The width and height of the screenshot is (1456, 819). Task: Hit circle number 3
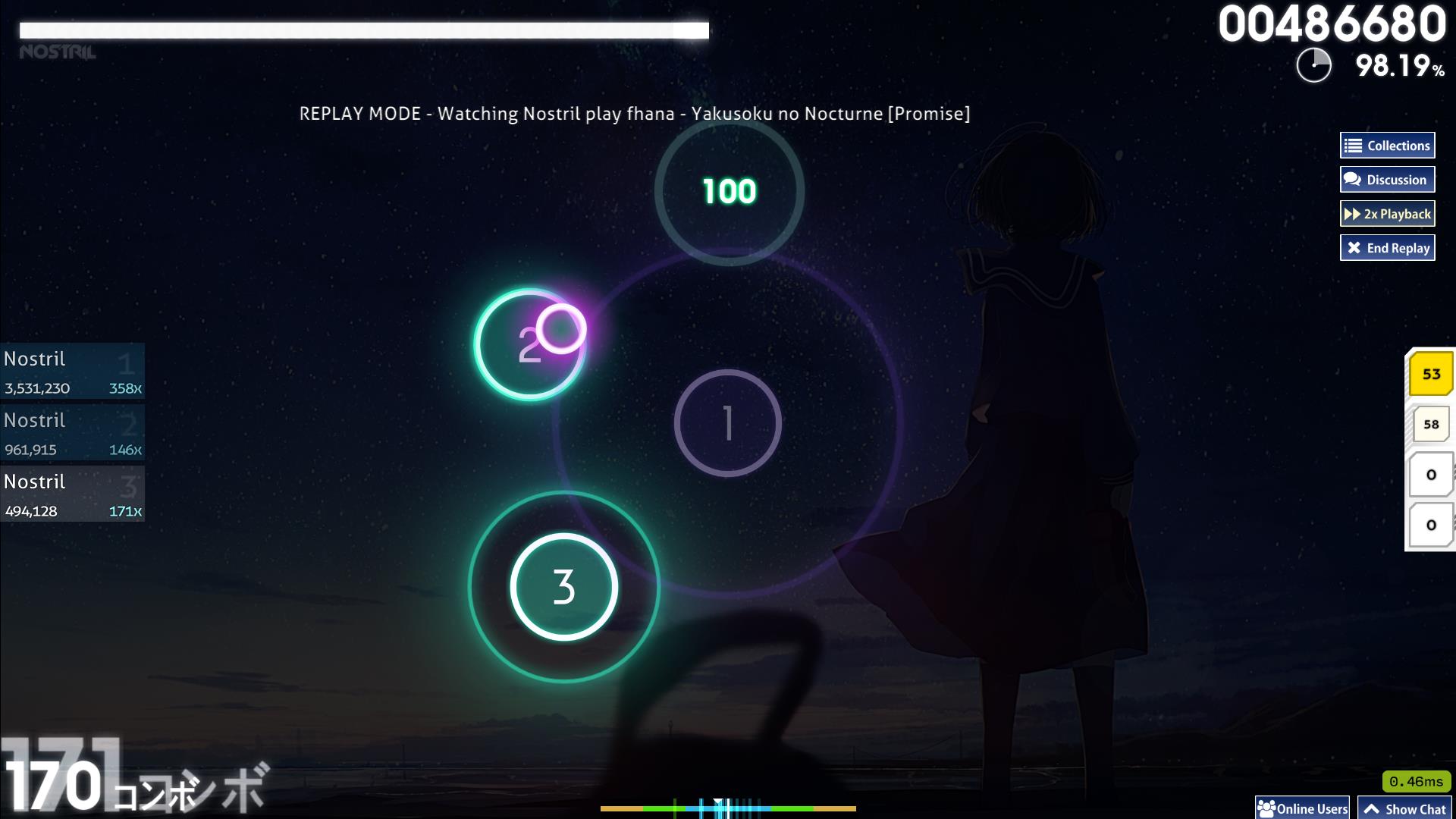[x=563, y=586]
